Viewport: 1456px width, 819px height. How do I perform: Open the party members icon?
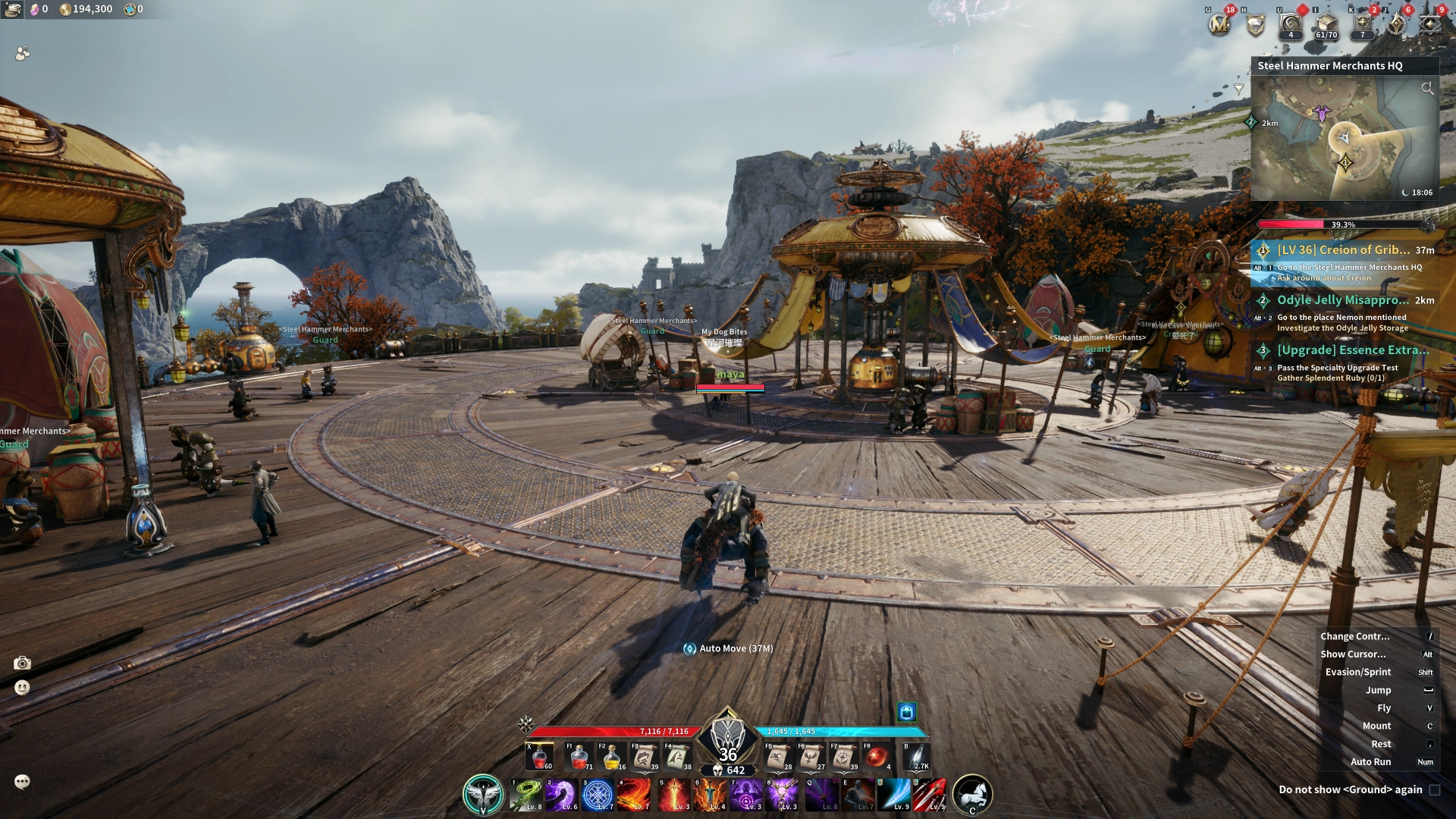coord(23,53)
